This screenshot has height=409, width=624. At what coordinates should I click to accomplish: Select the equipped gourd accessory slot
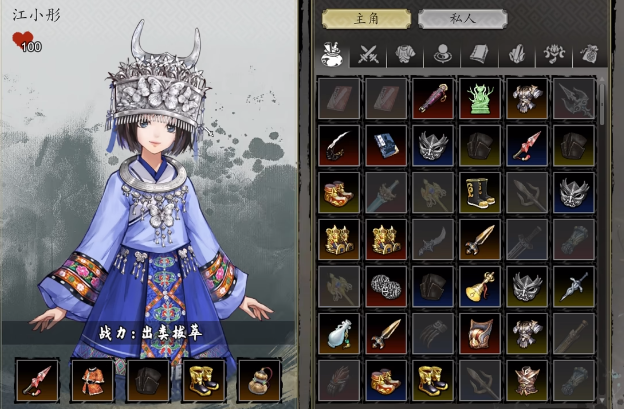[x=259, y=380]
